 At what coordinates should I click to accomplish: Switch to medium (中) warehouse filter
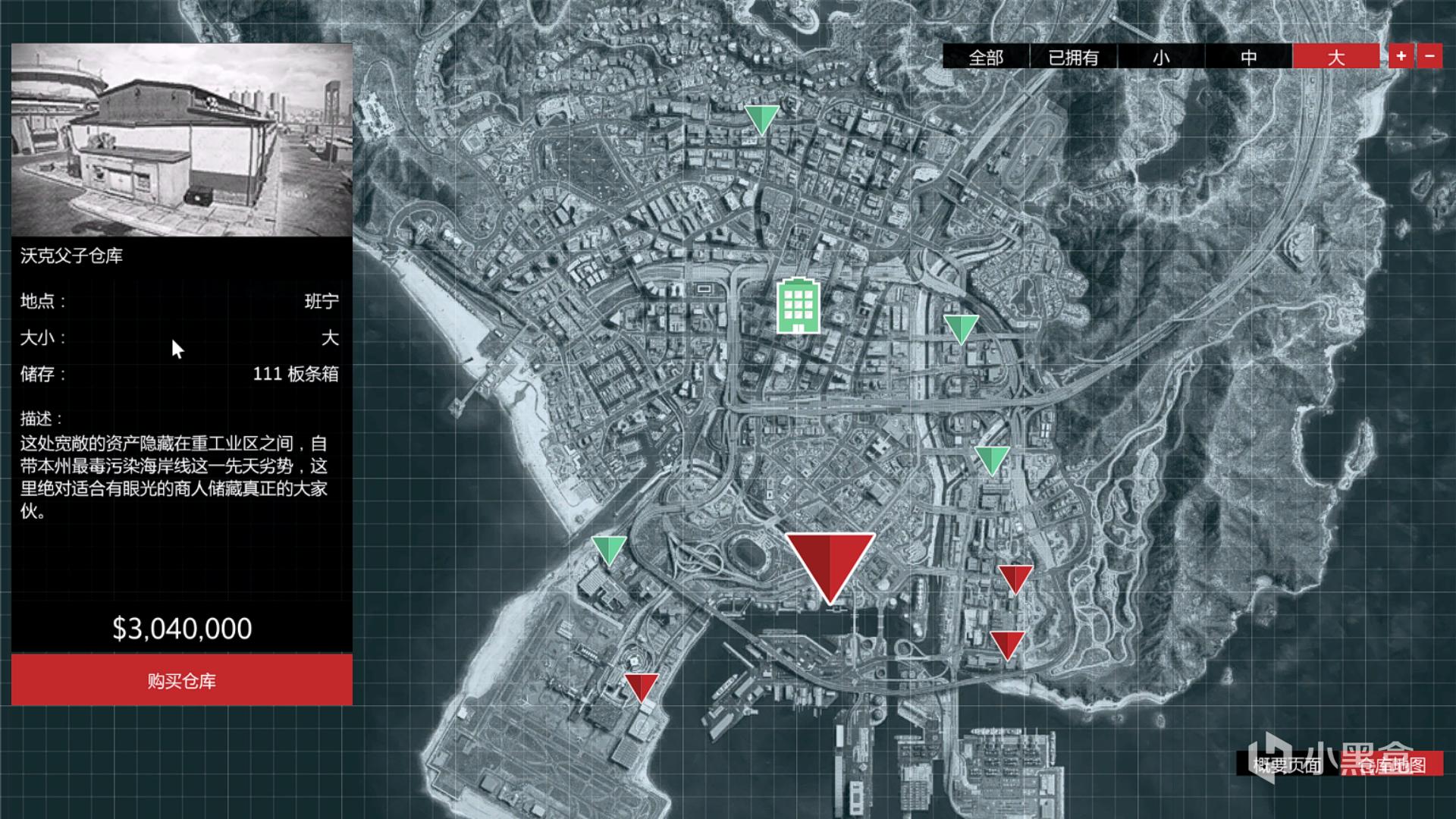pos(1248,57)
